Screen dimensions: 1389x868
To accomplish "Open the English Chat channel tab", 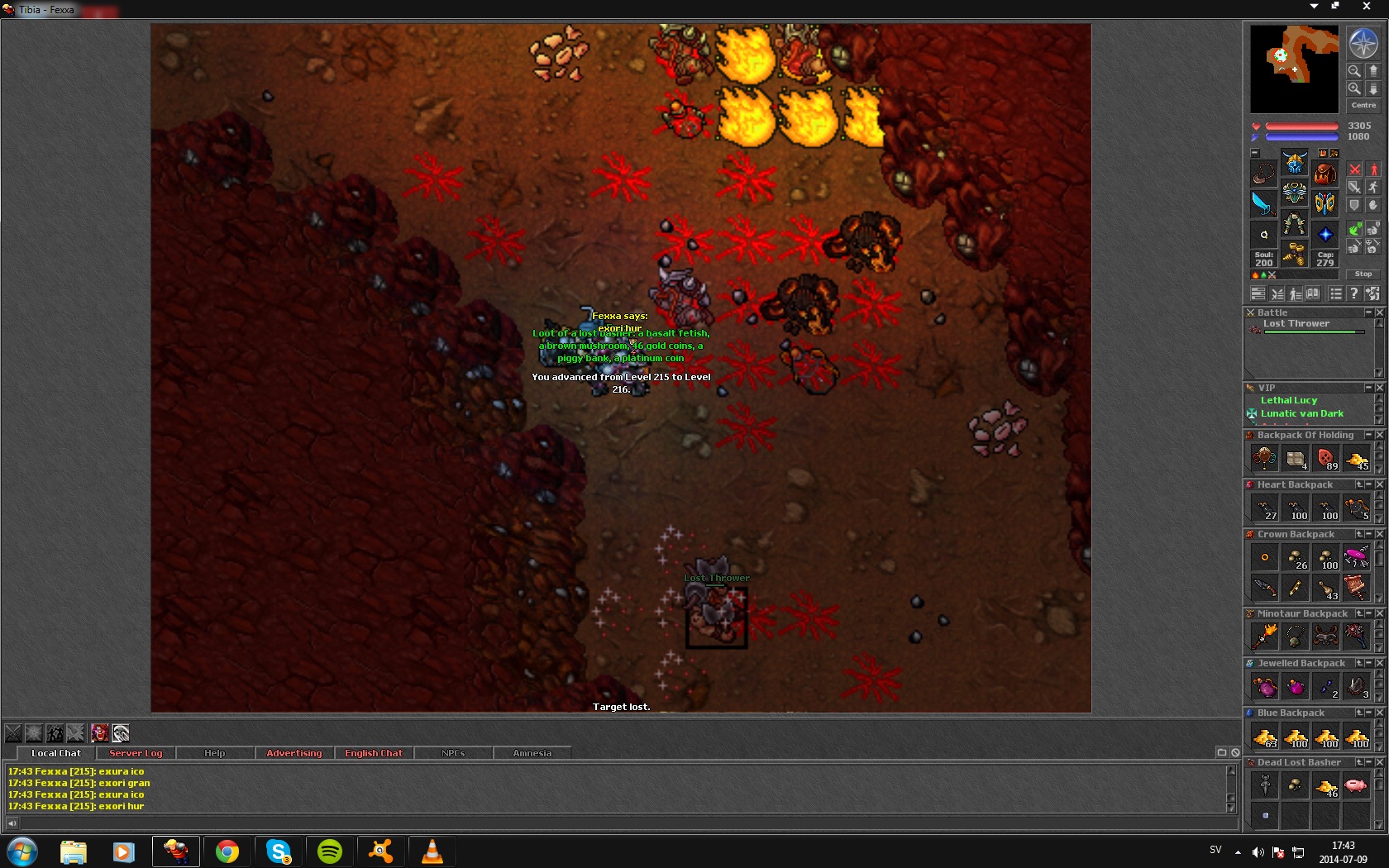I will tap(373, 753).
